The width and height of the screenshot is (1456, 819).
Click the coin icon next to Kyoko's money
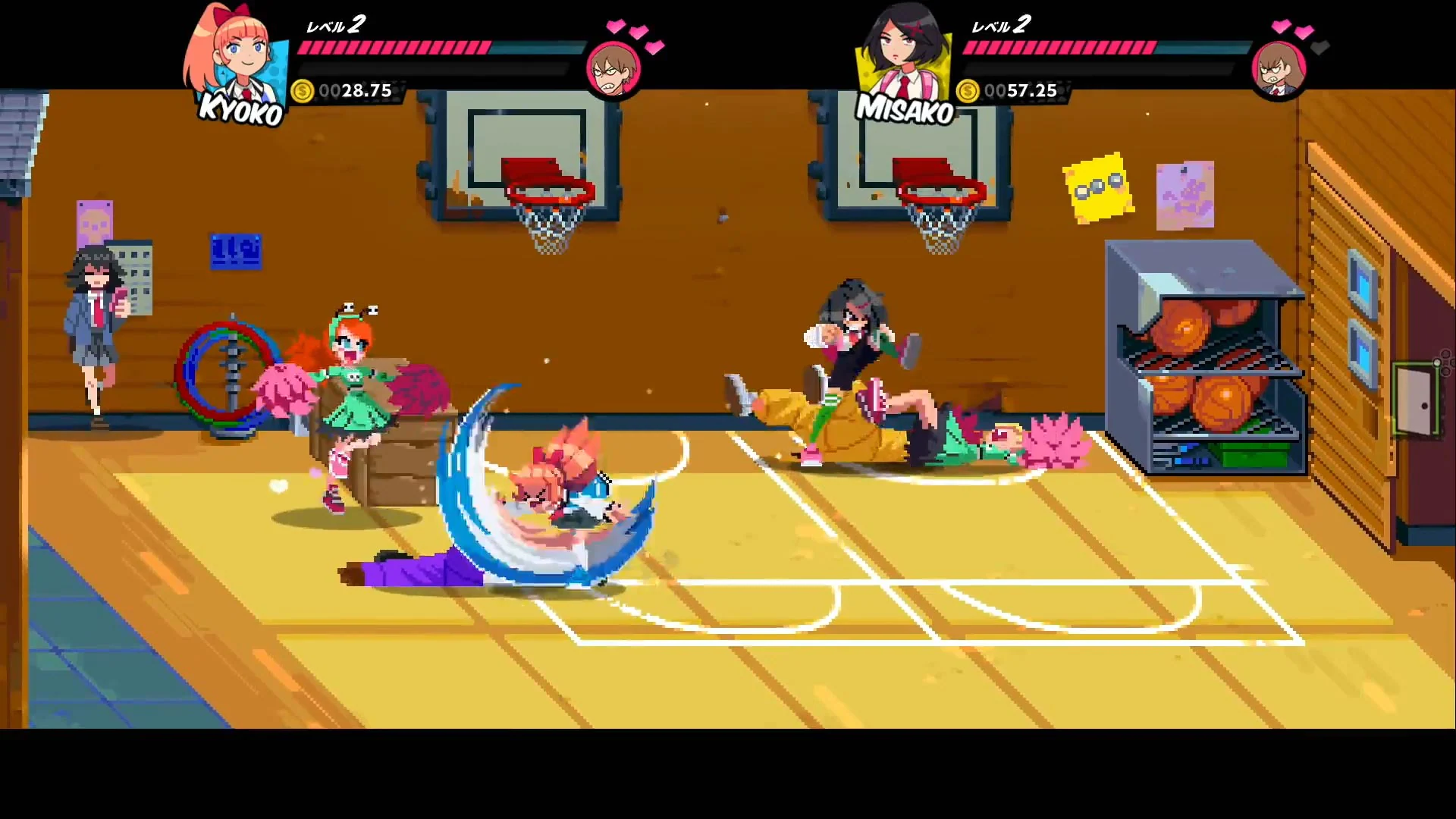pos(304,91)
